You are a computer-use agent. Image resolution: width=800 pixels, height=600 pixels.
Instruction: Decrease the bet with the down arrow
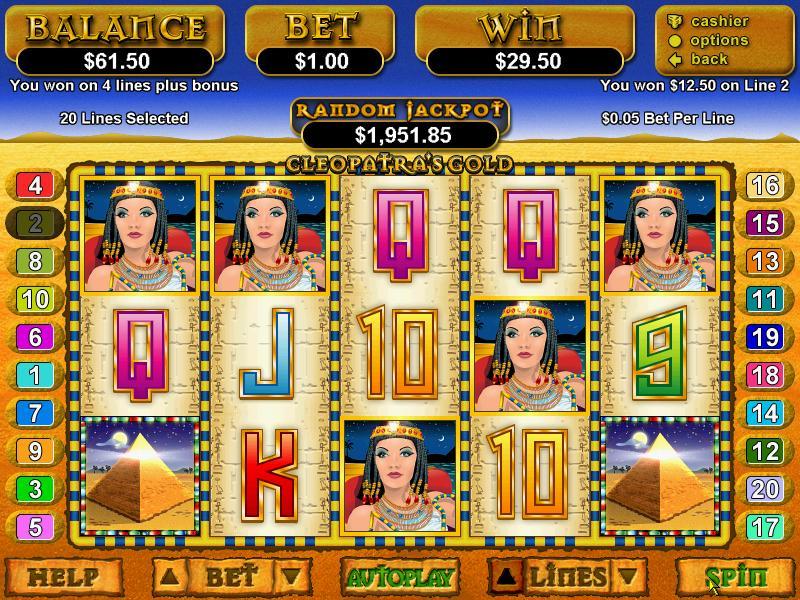pos(289,576)
